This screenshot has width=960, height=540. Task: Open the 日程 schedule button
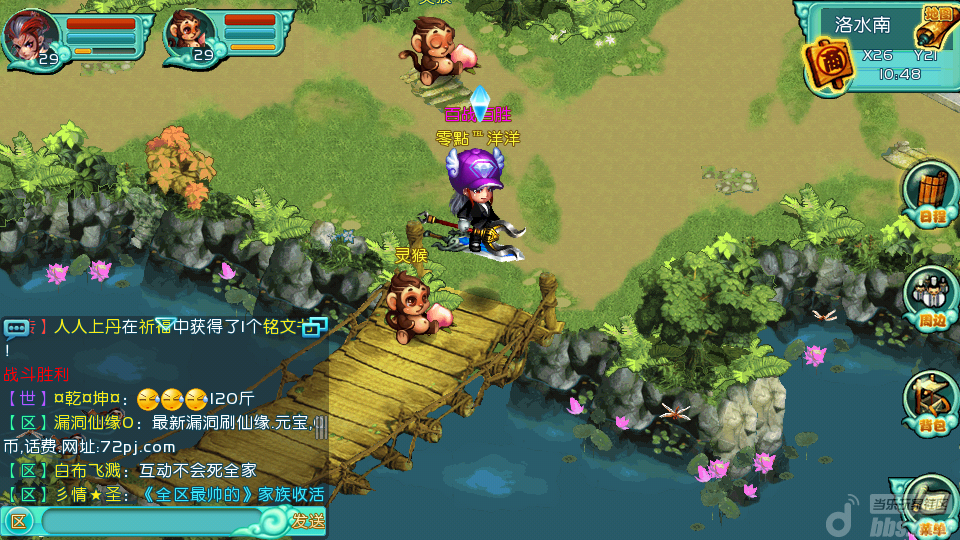click(x=930, y=194)
